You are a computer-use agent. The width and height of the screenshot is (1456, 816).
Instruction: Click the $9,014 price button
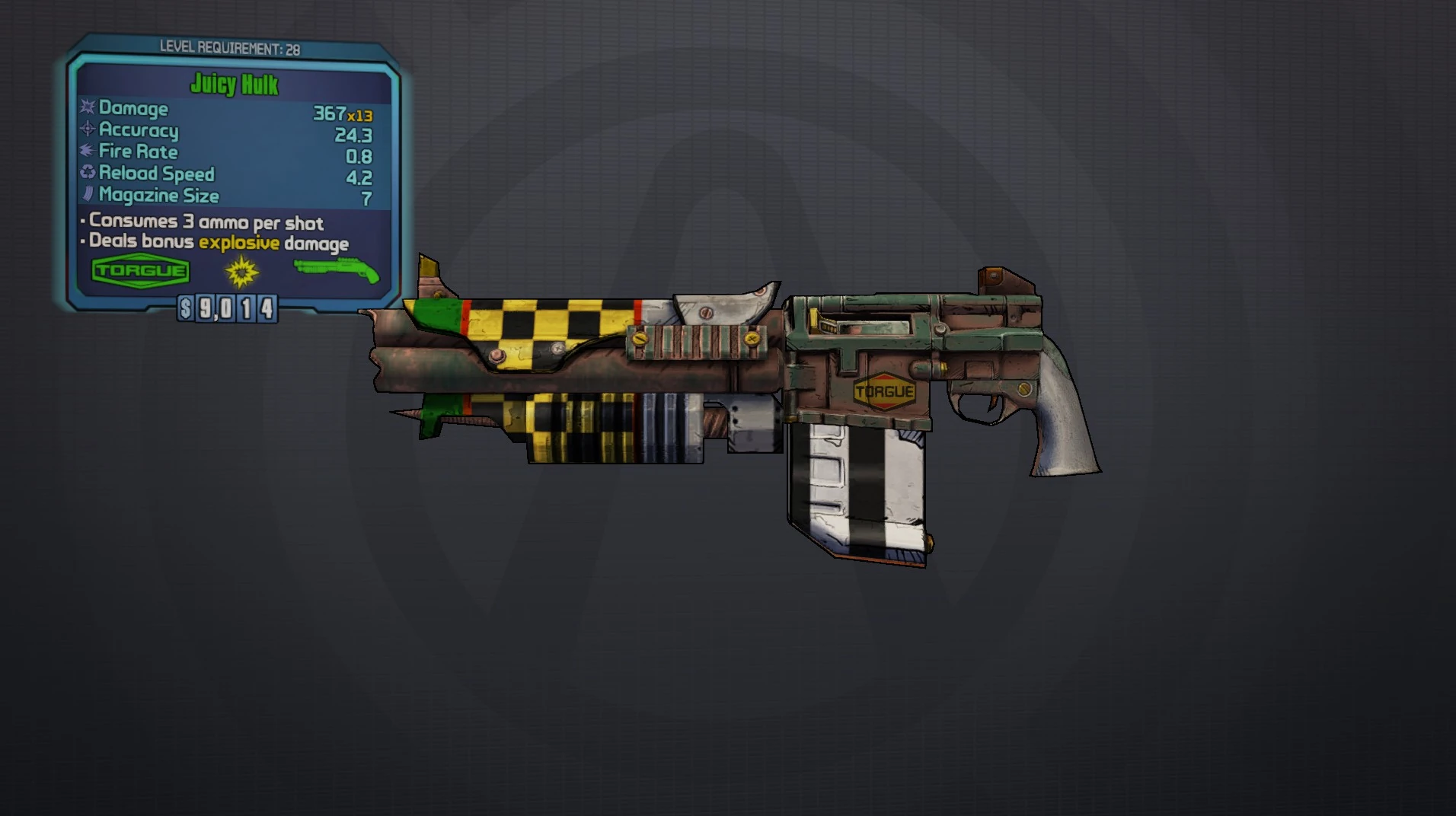tap(227, 309)
